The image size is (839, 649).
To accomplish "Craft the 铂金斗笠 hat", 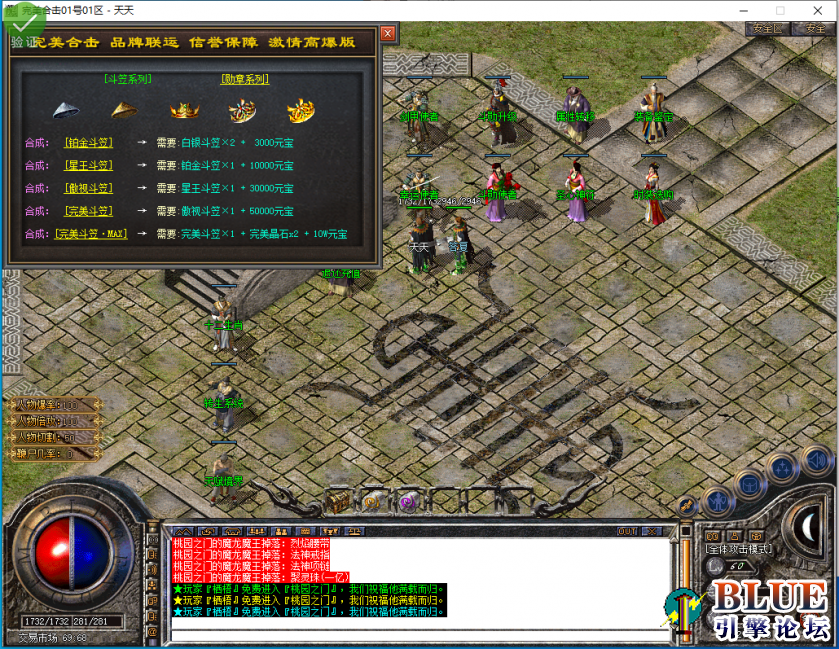I will point(88,143).
